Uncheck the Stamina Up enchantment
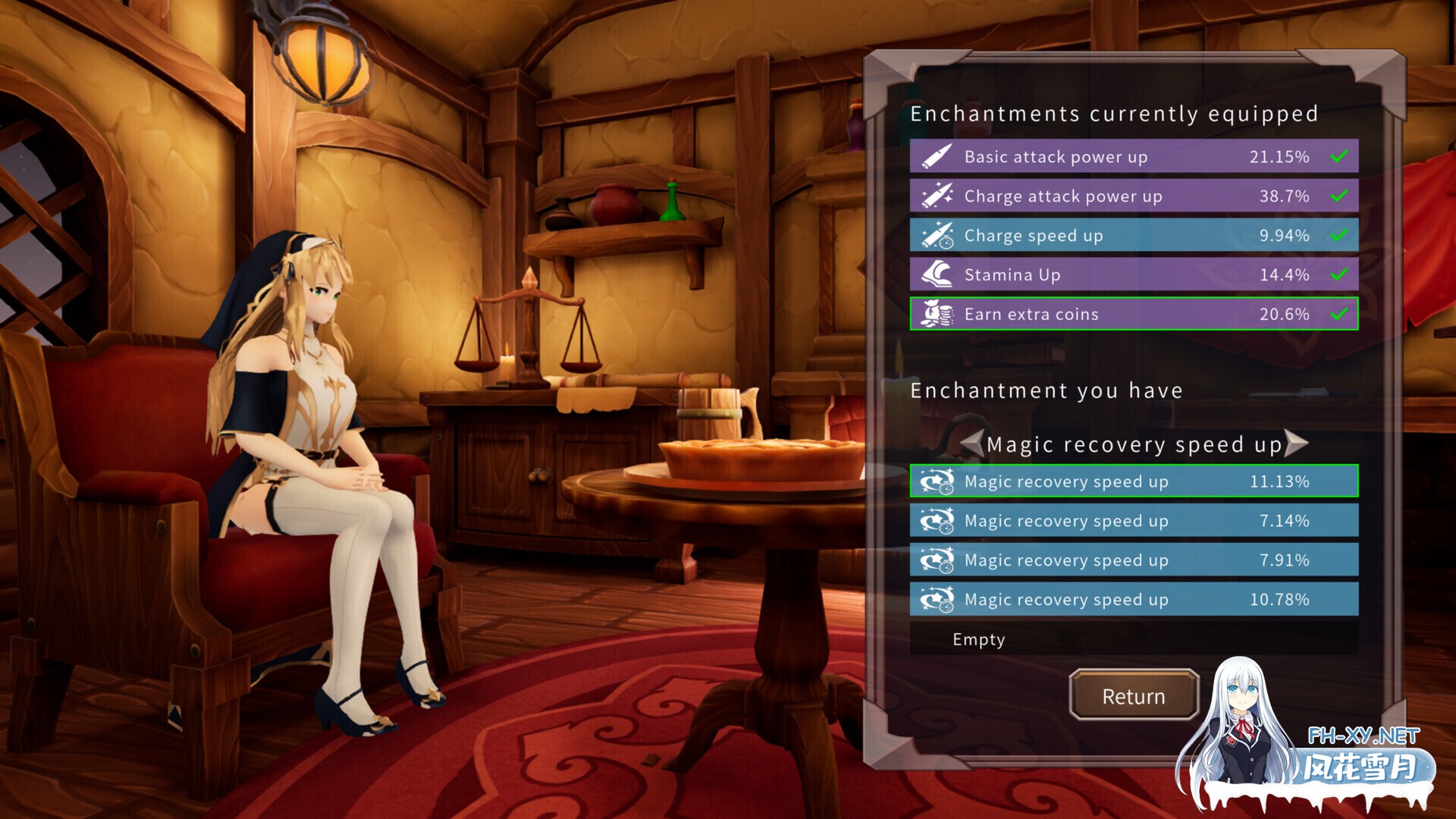This screenshot has height=819, width=1456. (1338, 275)
